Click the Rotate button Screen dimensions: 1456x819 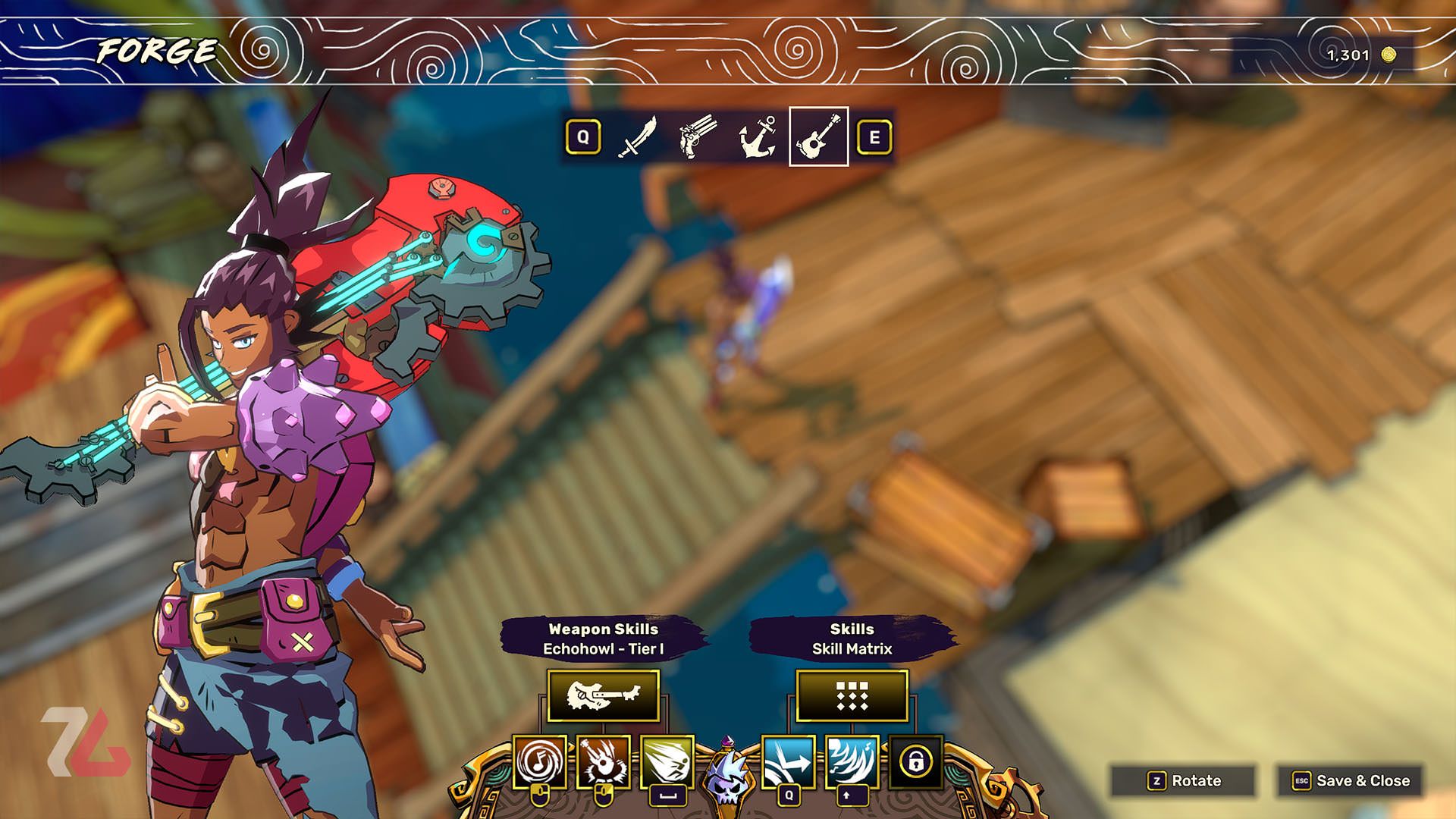point(1184,780)
